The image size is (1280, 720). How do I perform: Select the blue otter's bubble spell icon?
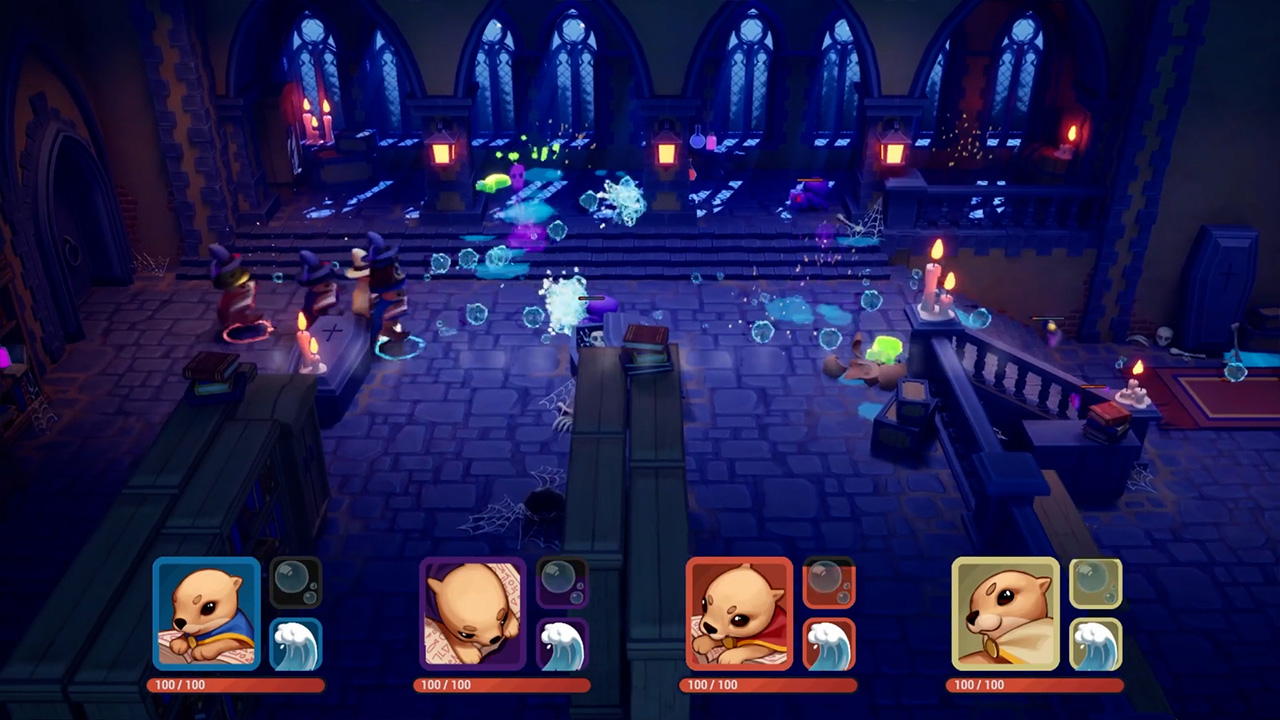[x=297, y=582]
